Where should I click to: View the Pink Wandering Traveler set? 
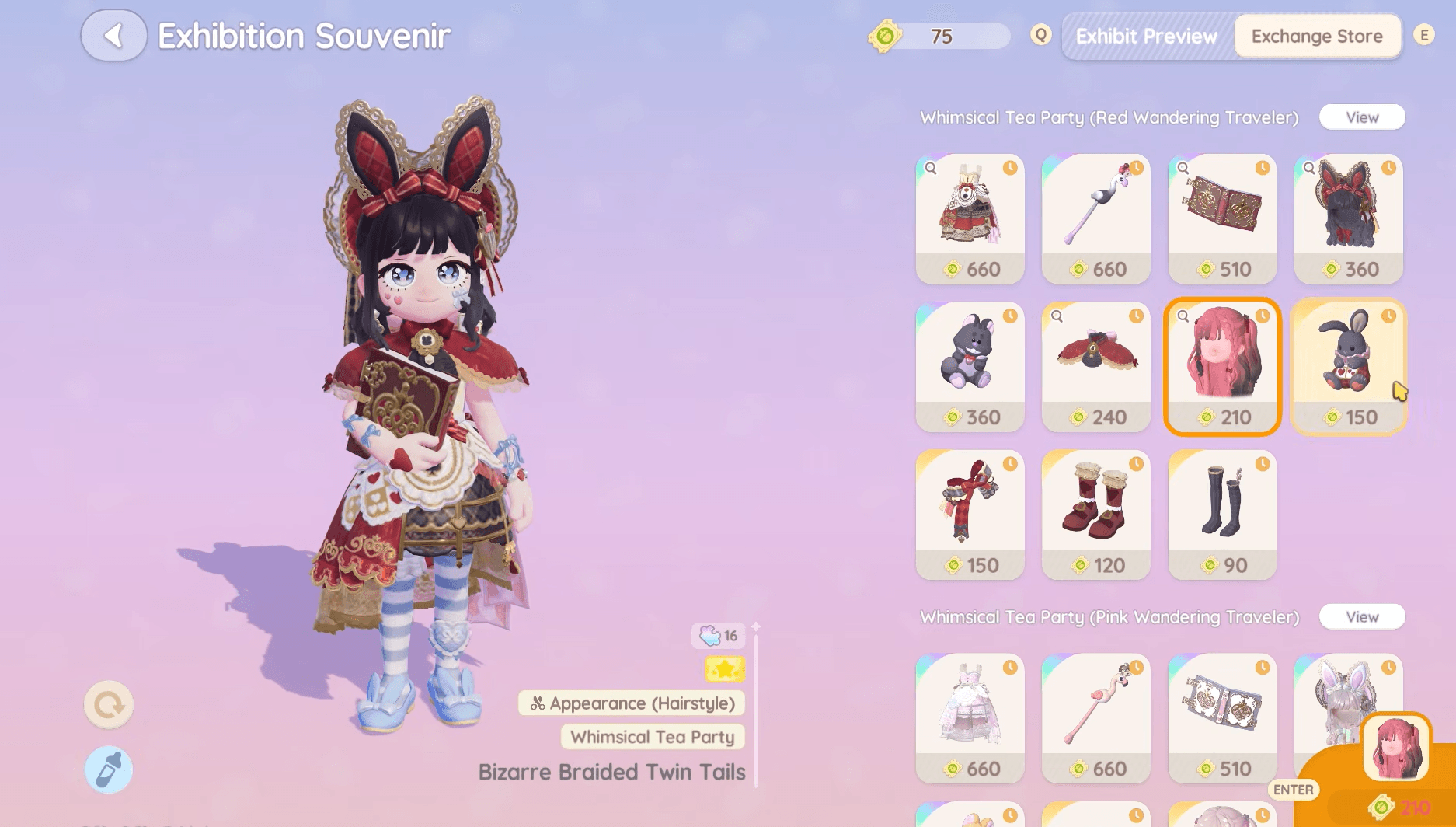coord(1361,617)
